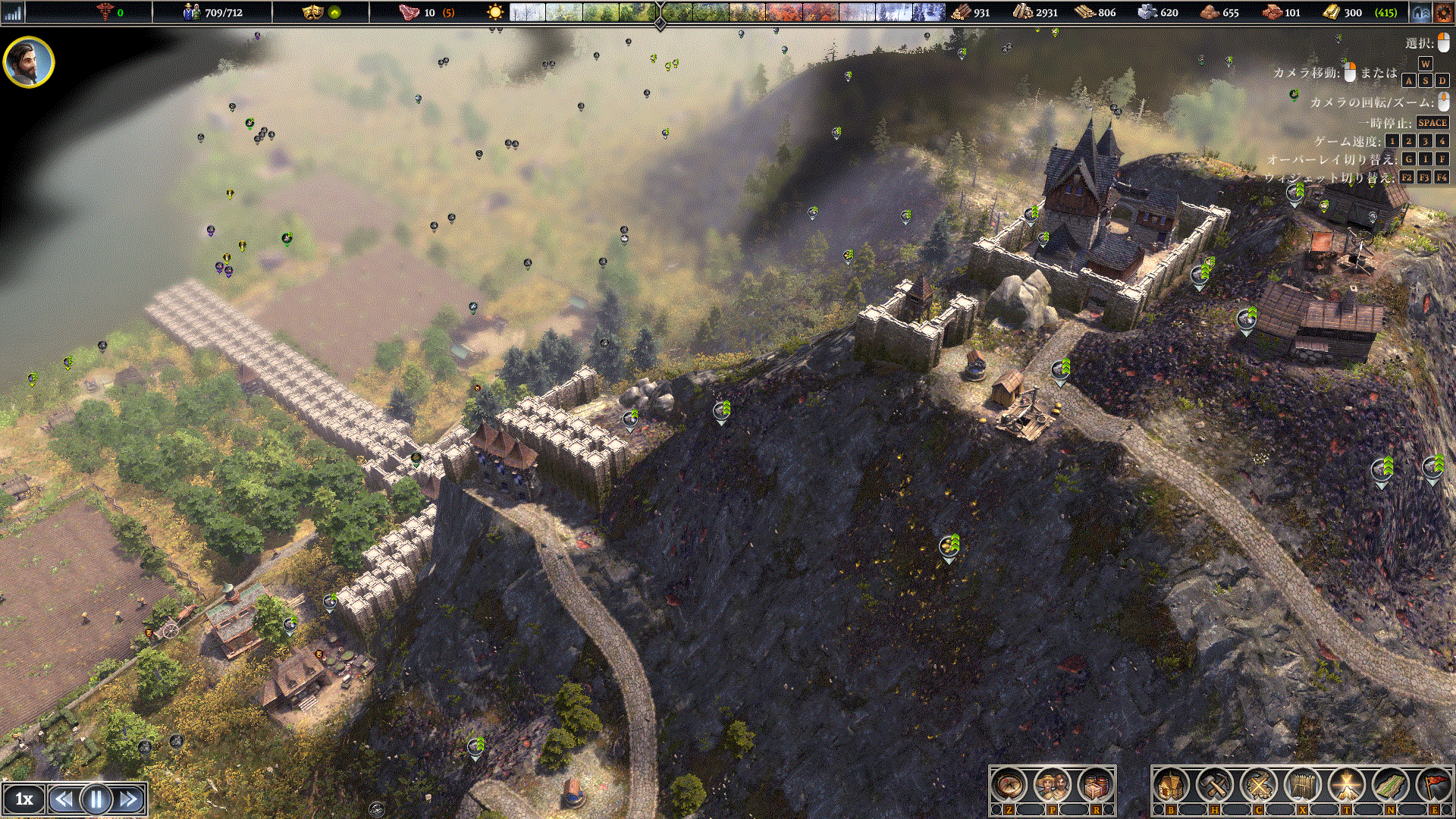The image size is (1456, 819).
Task: Select the hammer and pickaxe tool
Action: click(x=1215, y=786)
